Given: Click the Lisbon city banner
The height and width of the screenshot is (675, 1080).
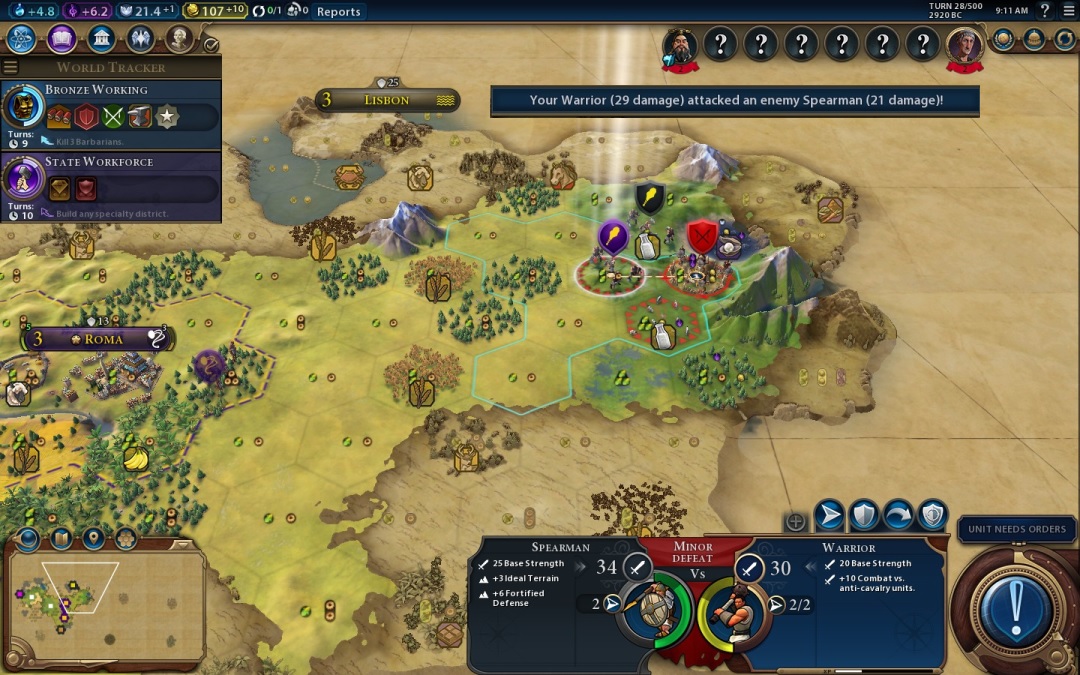Looking at the screenshot, I should (387, 100).
